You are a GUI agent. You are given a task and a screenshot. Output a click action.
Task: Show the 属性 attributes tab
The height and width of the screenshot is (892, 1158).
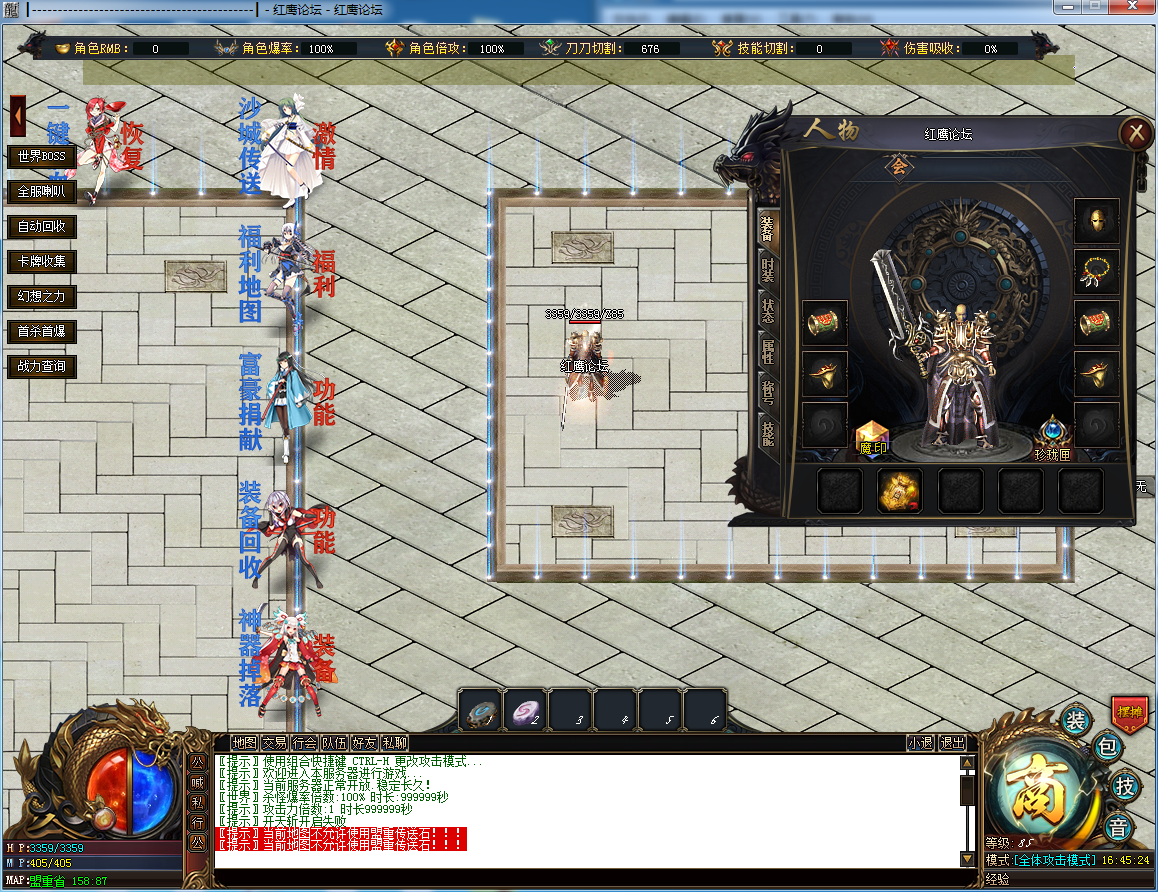pyautogui.click(x=767, y=352)
